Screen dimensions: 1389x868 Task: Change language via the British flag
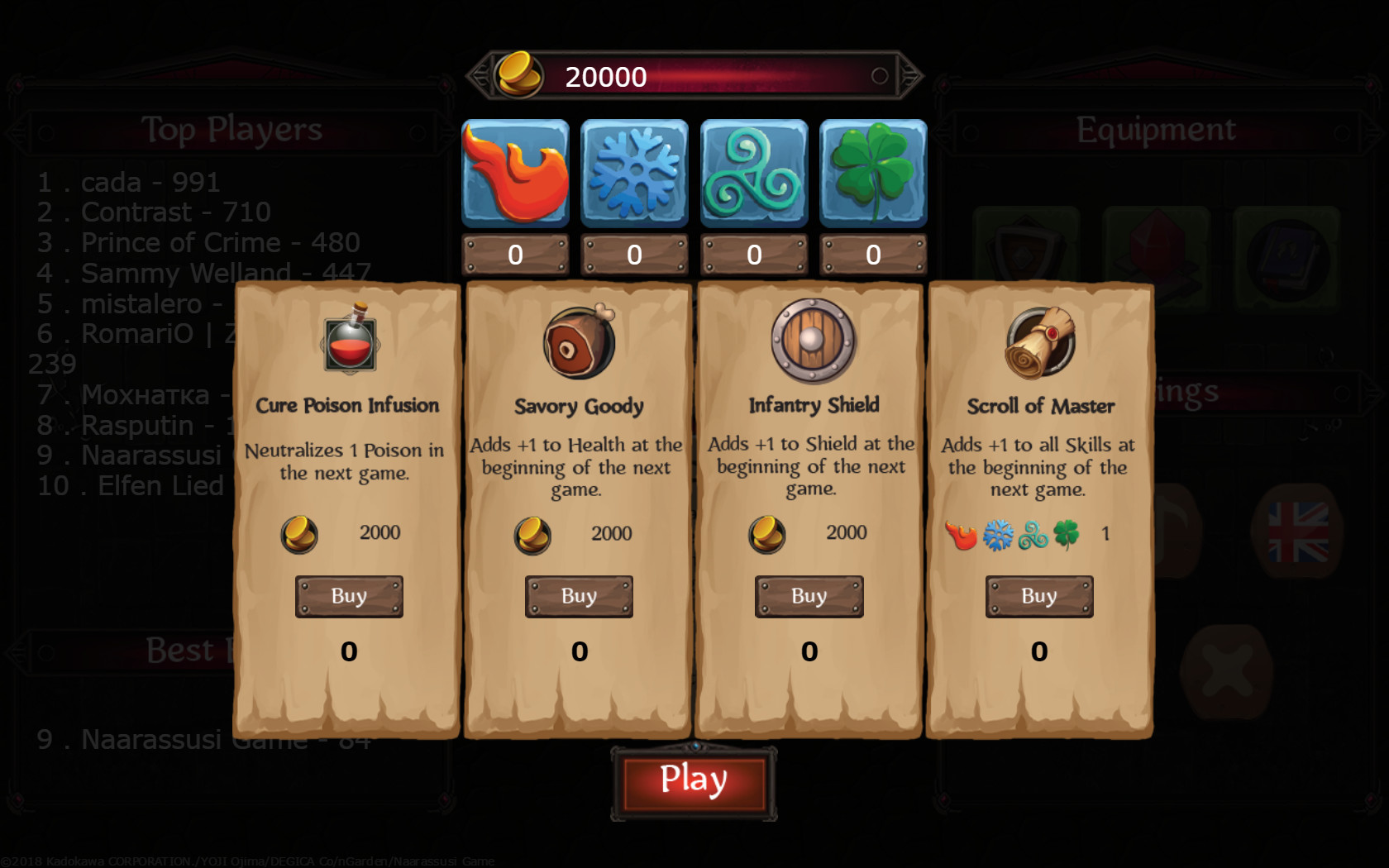tap(1298, 532)
